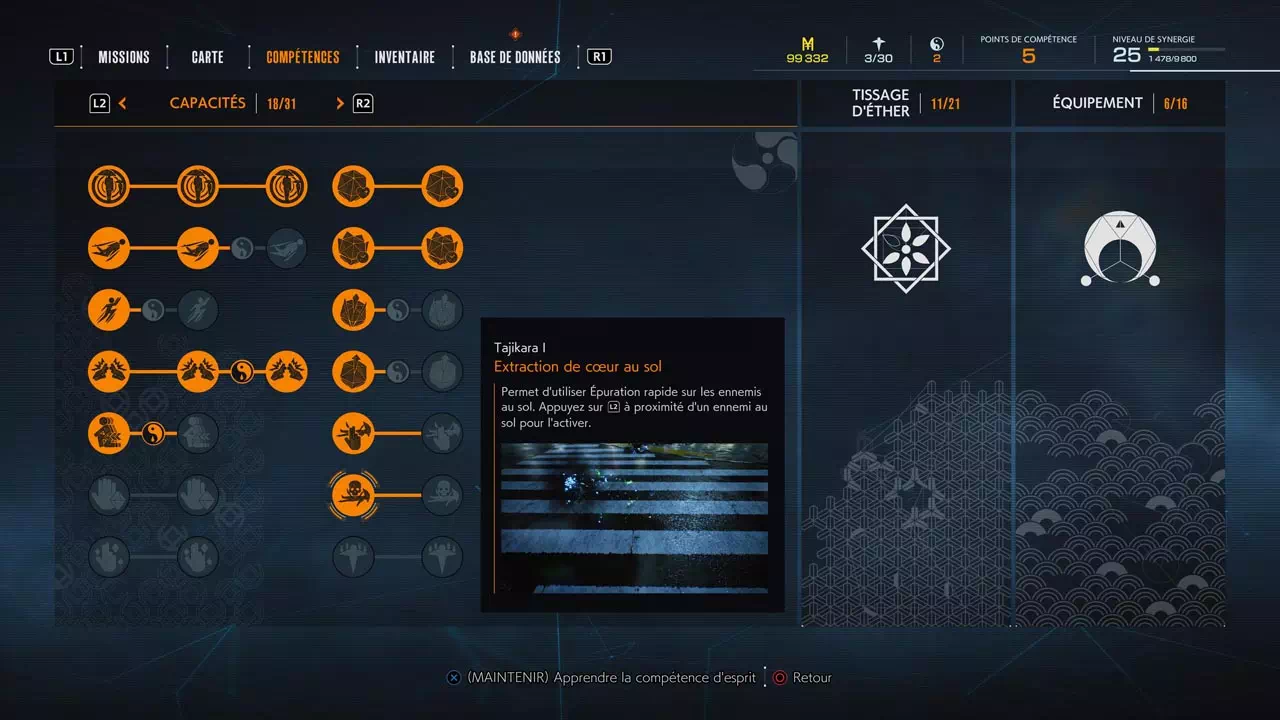Click the right arrow after 18/31
The height and width of the screenshot is (720, 1280).
340,103
